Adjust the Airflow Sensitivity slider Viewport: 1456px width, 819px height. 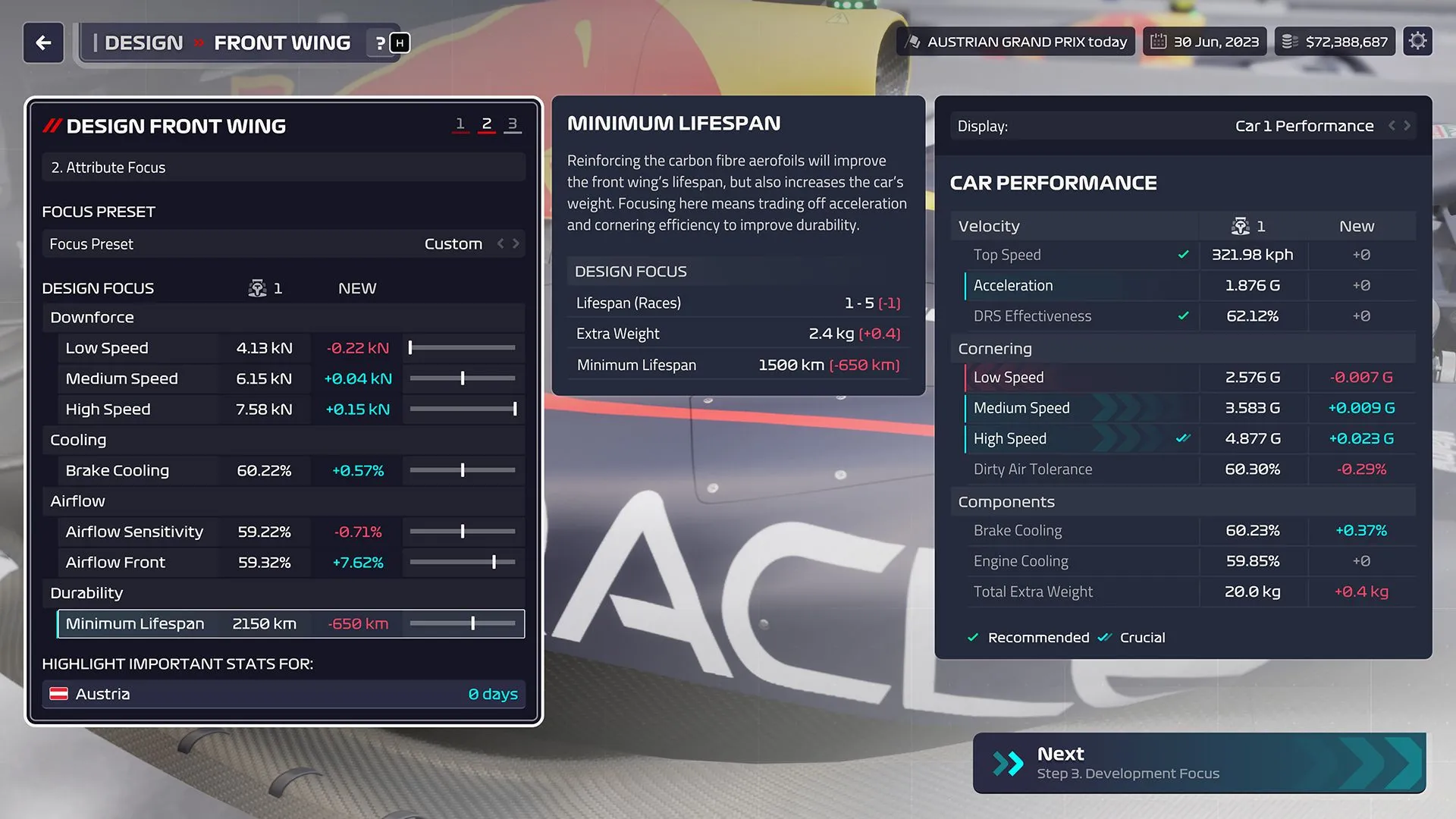click(463, 532)
